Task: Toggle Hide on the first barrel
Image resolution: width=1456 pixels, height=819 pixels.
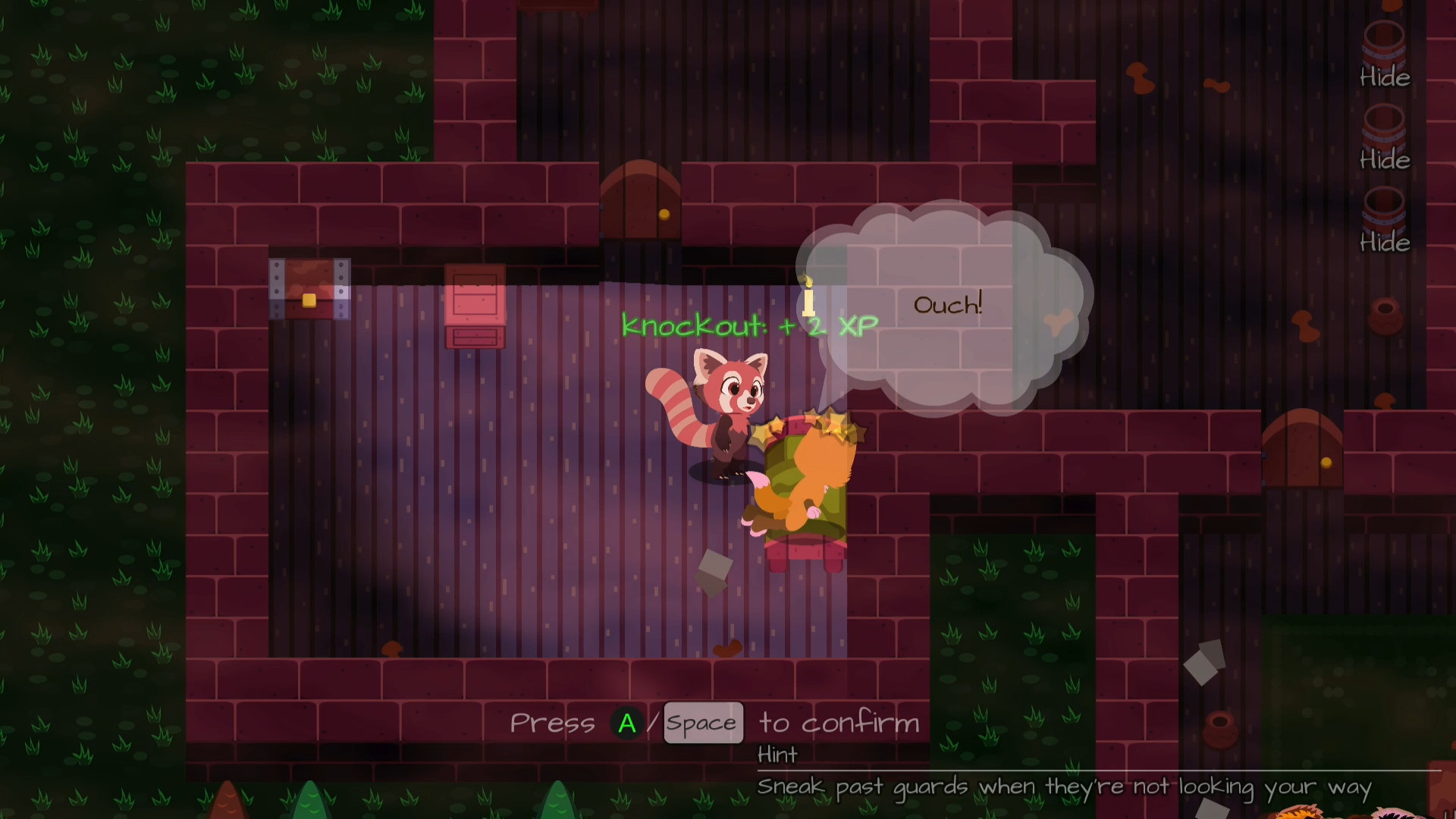Action: point(1383,77)
